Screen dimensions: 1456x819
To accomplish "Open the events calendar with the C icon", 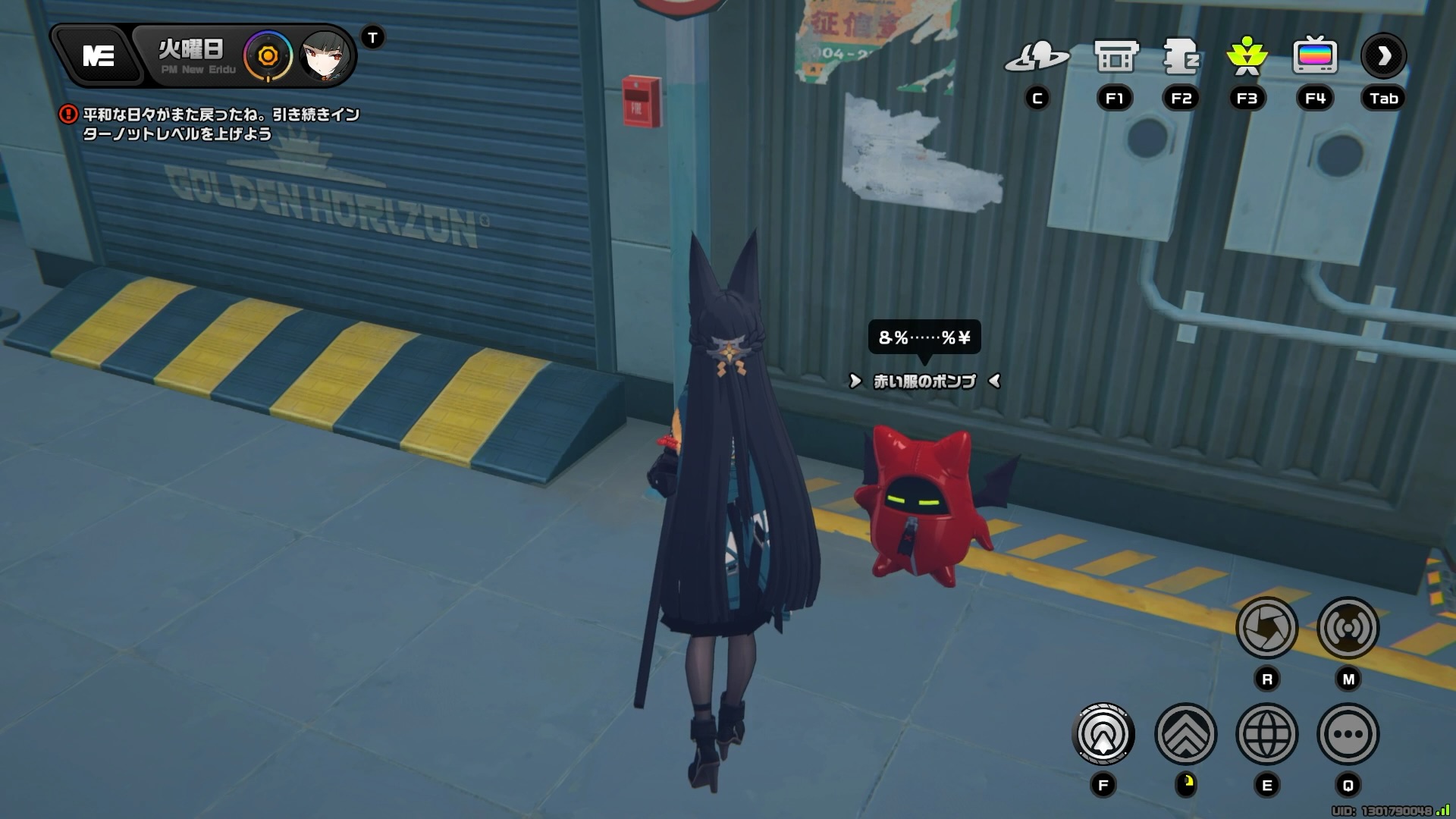I will click(1040, 57).
